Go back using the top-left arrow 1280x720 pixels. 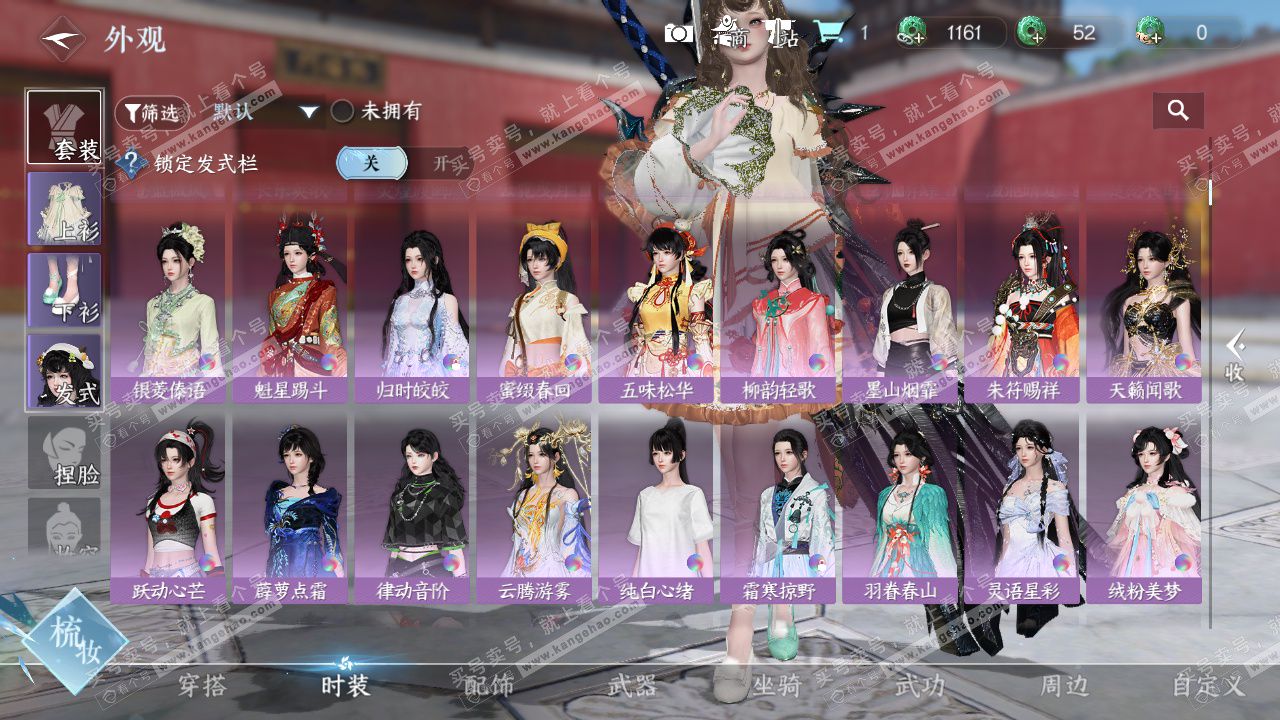coord(62,40)
